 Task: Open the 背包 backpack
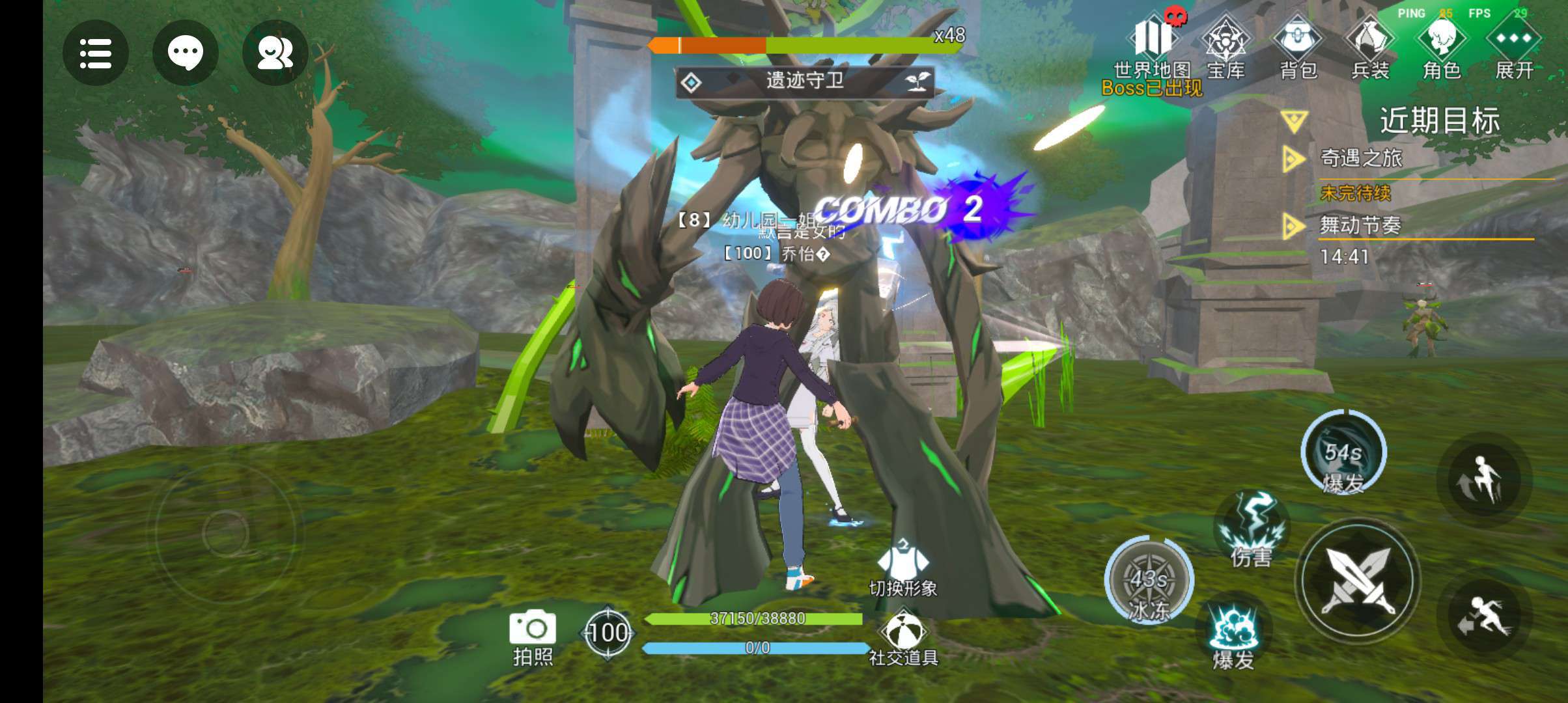coord(1298,46)
